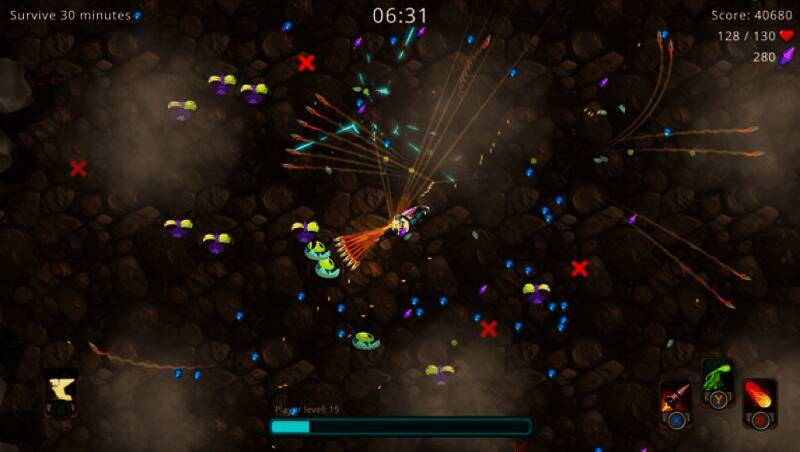
Task: Activate the rocket missile ability
Action: pos(676,398)
